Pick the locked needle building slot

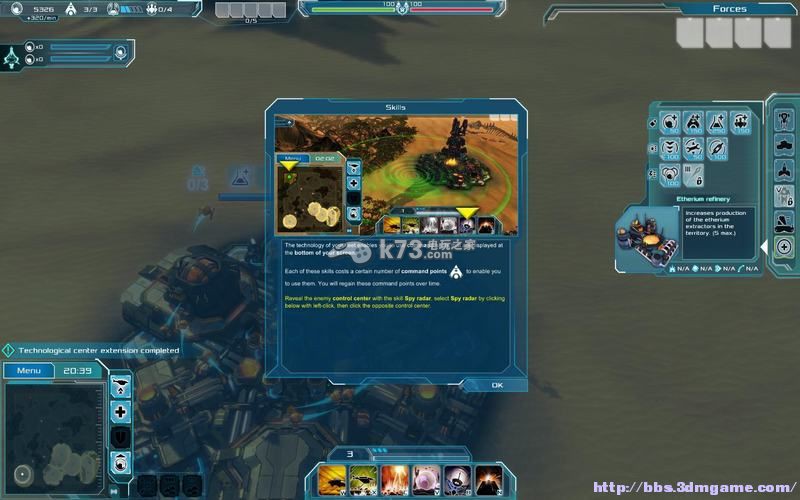694,176
